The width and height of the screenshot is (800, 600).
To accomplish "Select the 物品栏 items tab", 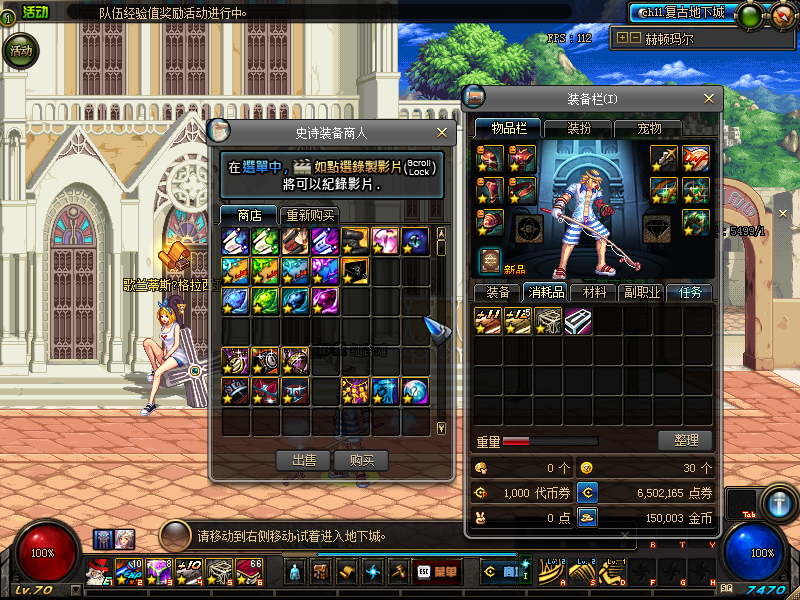I will coord(507,128).
